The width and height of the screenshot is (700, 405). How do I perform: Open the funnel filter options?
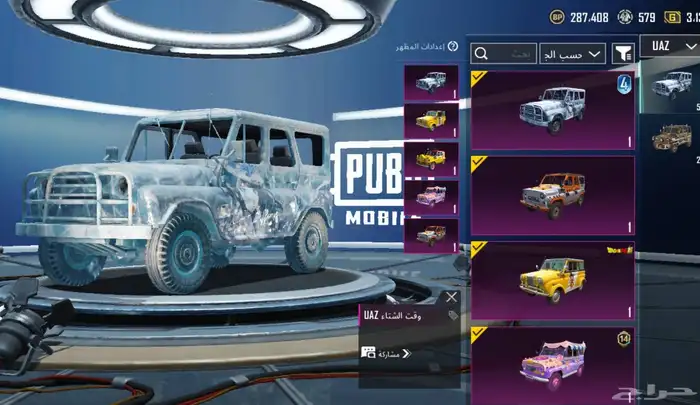coord(623,53)
